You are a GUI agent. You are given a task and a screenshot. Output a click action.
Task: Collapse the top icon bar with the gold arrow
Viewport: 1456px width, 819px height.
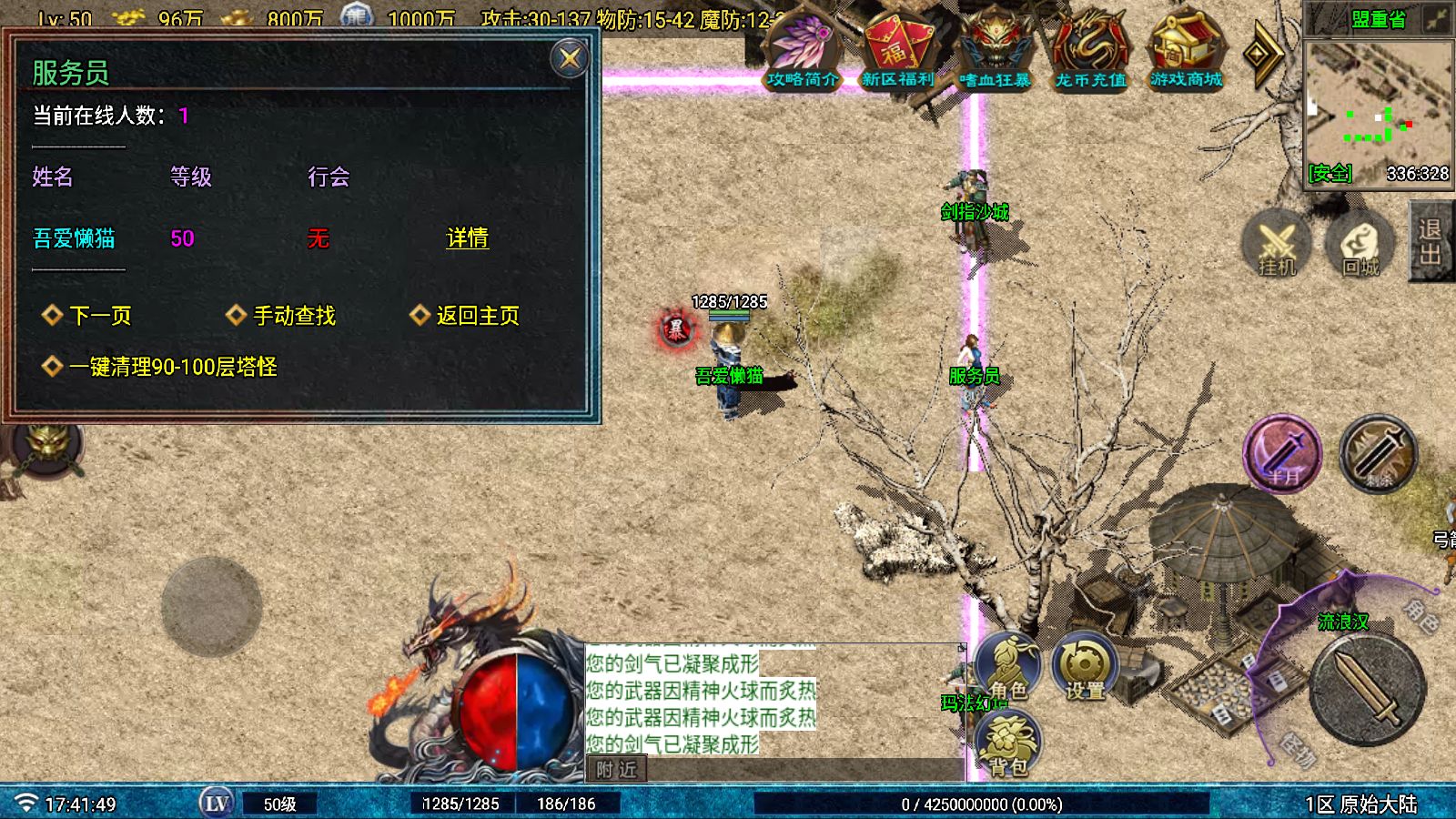(1262, 55)
